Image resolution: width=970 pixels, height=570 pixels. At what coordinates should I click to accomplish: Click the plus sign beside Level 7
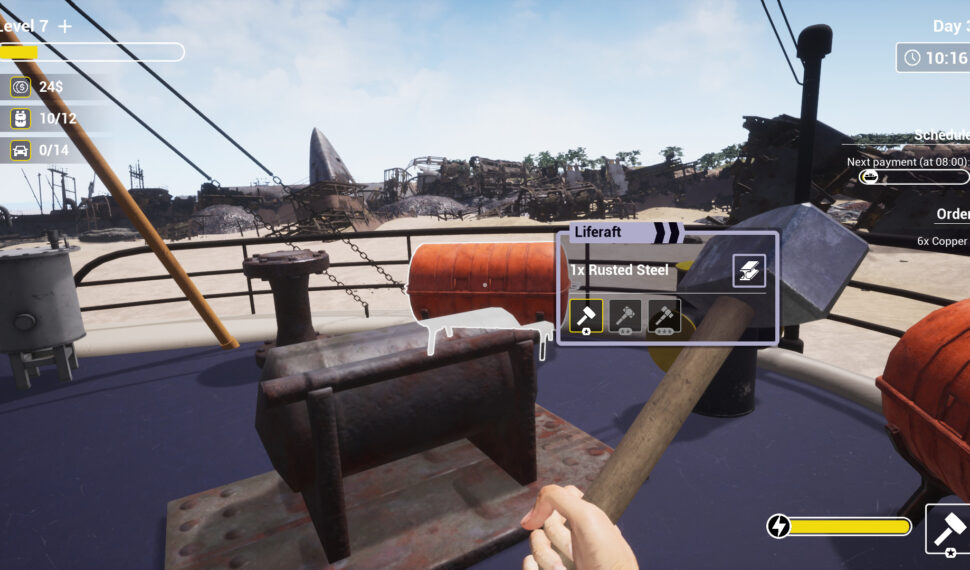pos(65,26)
